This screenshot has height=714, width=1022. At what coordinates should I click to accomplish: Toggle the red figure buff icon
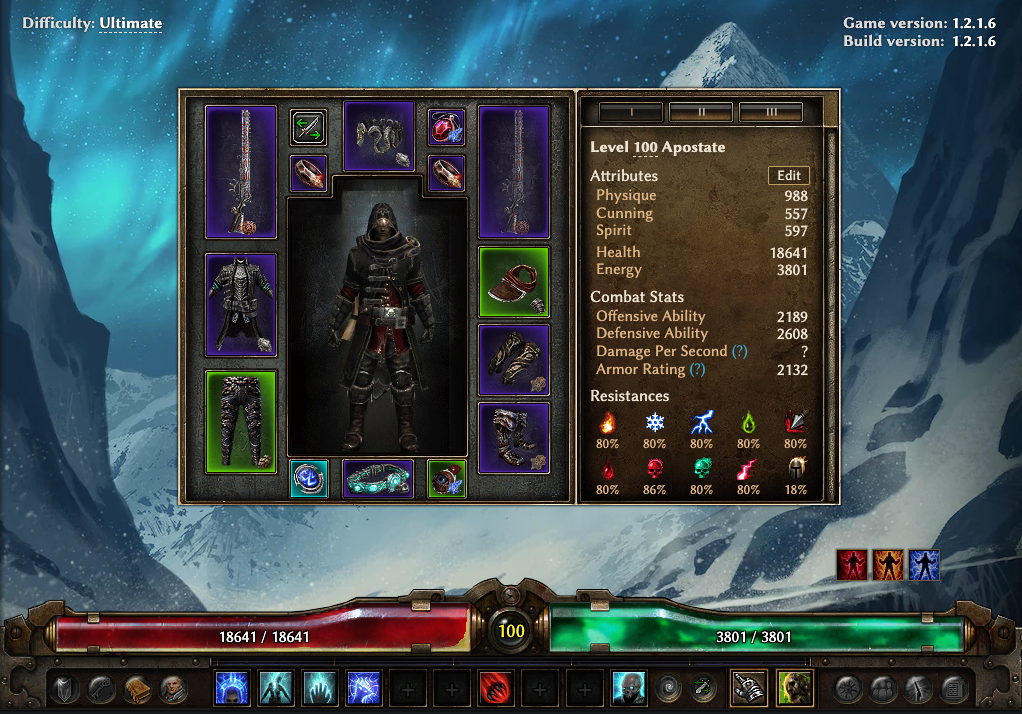(852, 565)
